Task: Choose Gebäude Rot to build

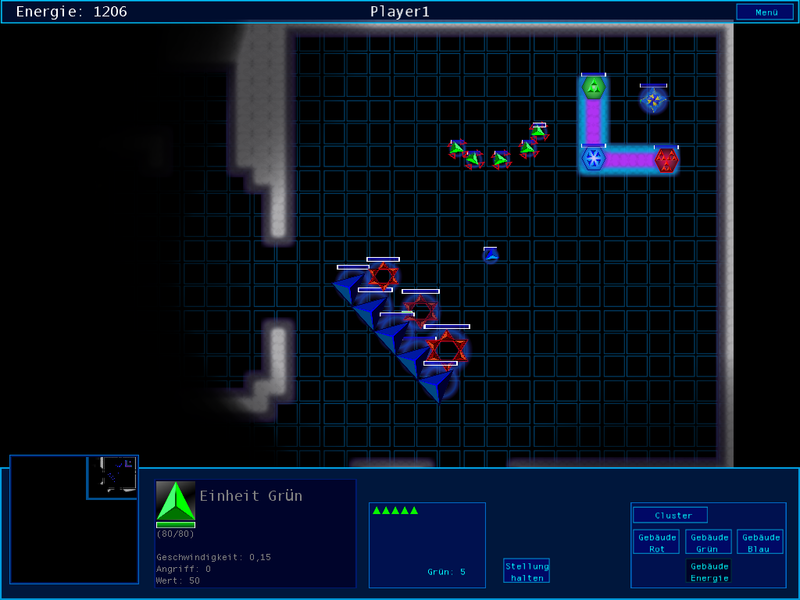Action: coord(657,542)
